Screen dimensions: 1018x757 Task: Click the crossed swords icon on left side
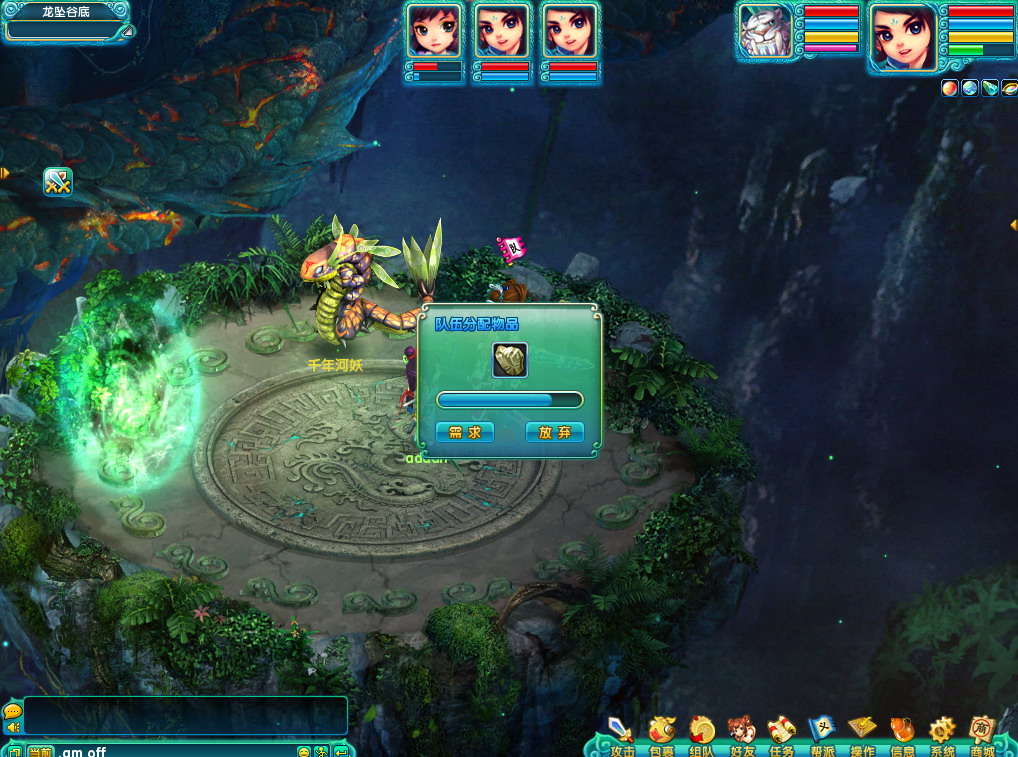[58, 182]
